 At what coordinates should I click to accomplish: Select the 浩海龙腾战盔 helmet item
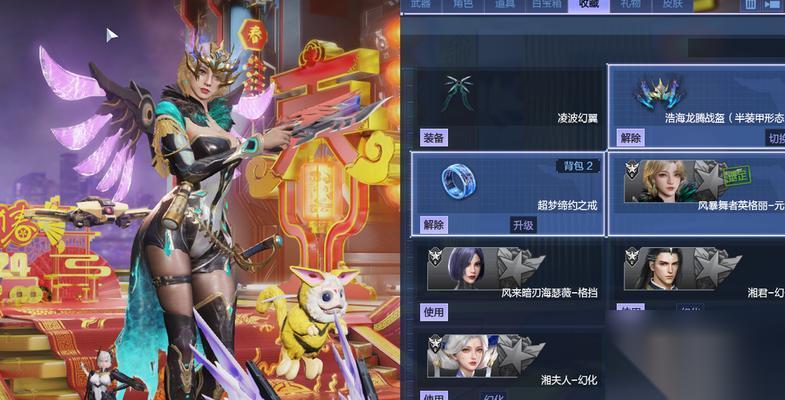click(658, 92)
